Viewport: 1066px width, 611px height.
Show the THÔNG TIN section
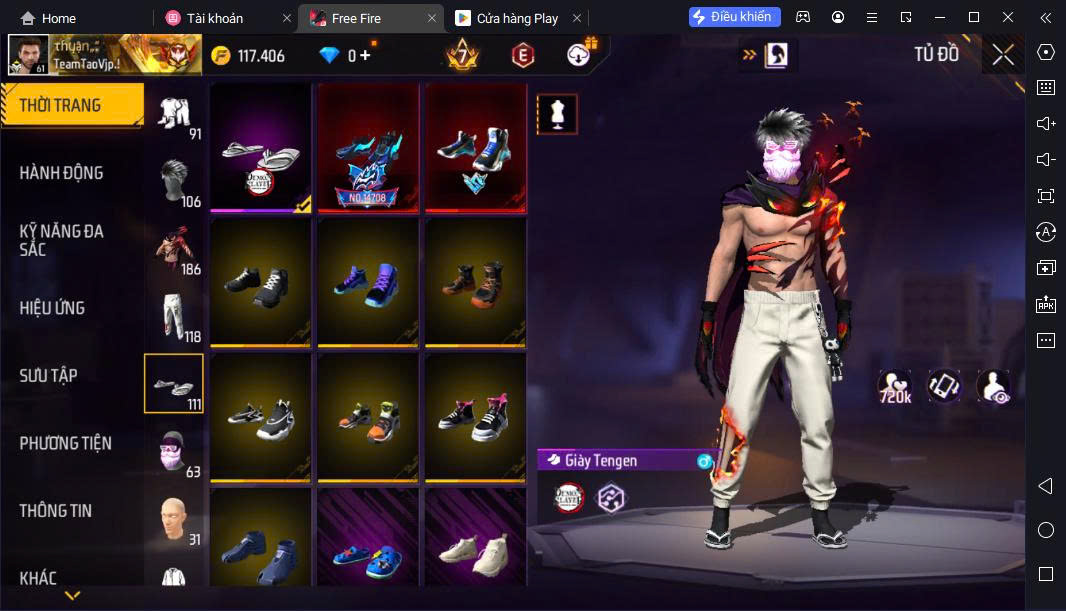point(55,511)
